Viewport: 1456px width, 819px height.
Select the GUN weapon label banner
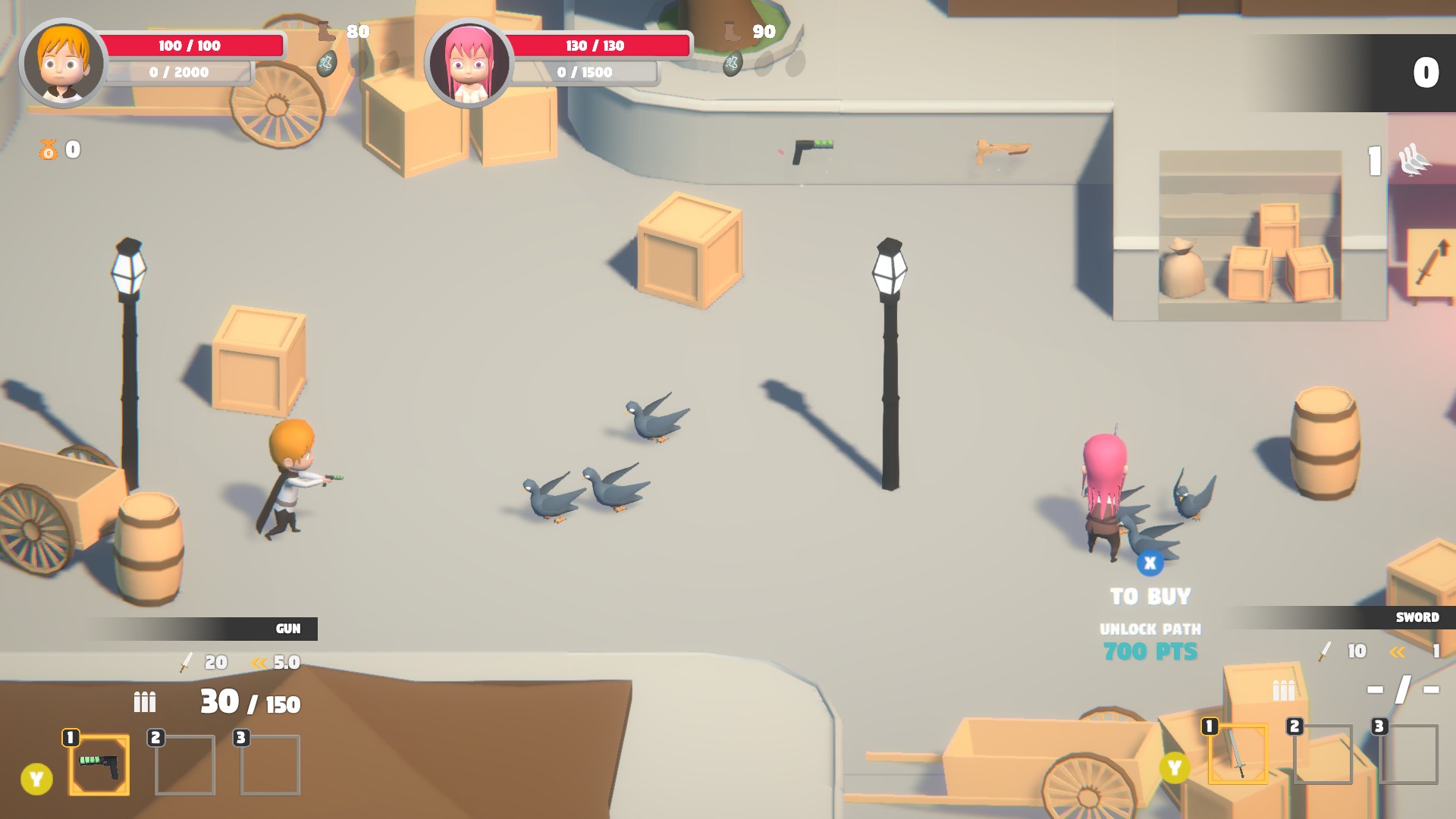click(287, 628)
